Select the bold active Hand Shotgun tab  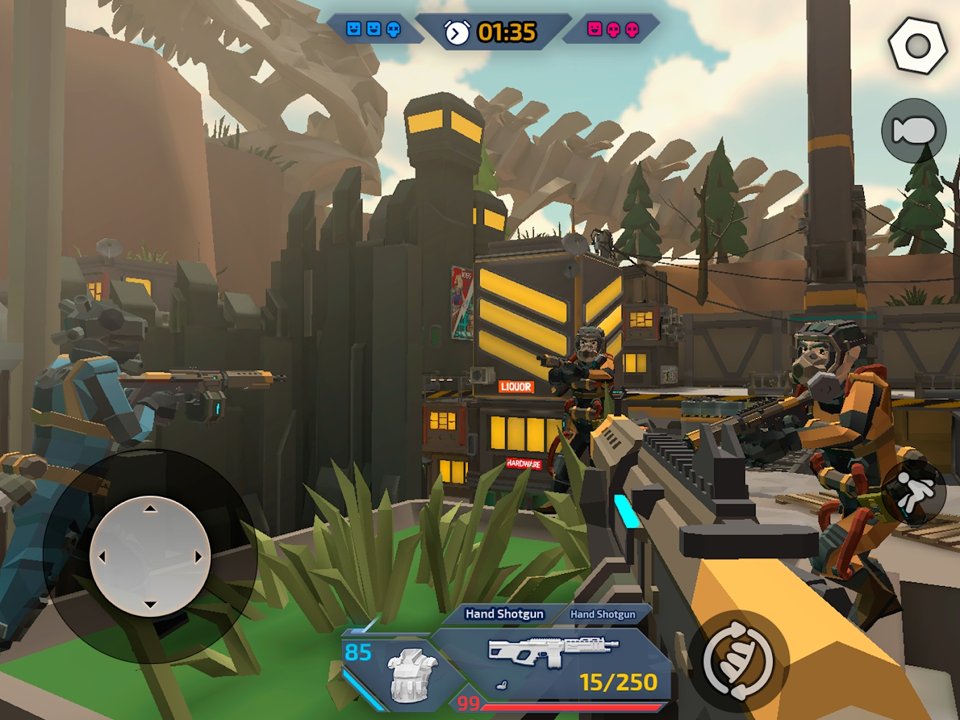click(x=507, y=614)
